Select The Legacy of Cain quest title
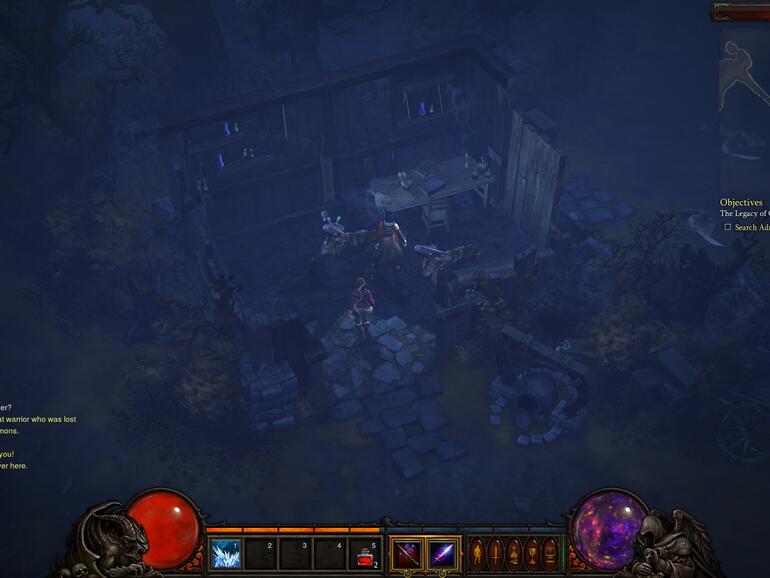770x578 pixels. (745, 214)
